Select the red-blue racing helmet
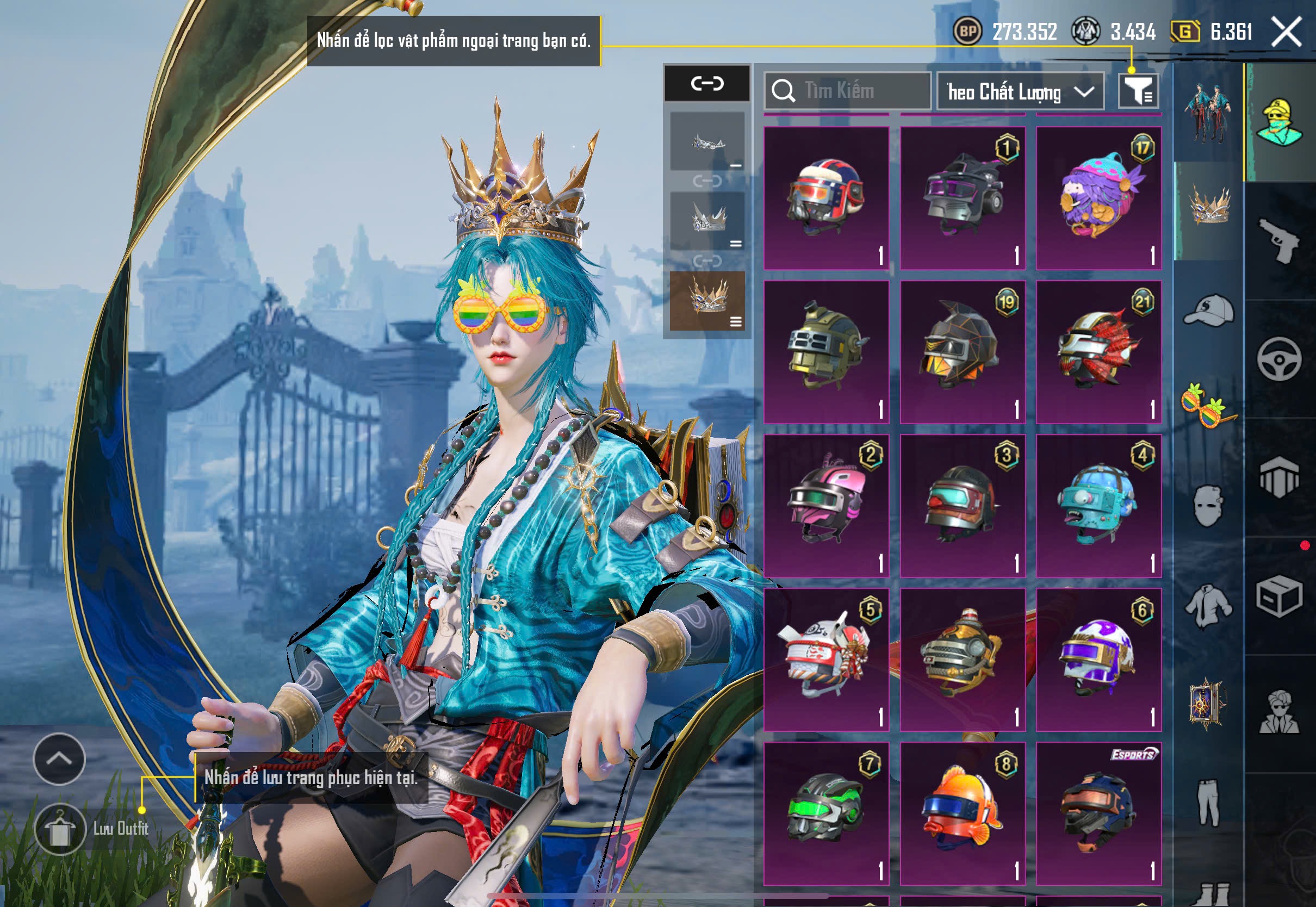 pyautogui.click(x=826, y=198)
